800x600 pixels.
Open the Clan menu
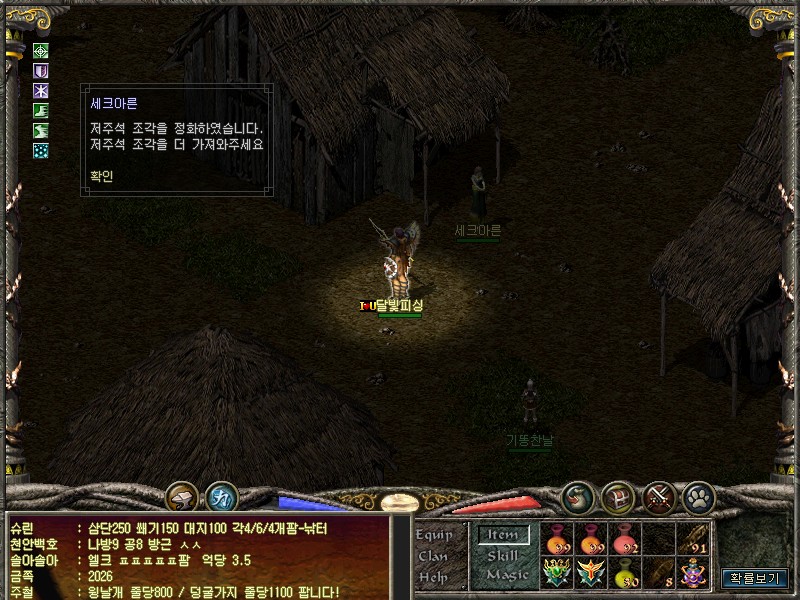click(x=432, y=556)
